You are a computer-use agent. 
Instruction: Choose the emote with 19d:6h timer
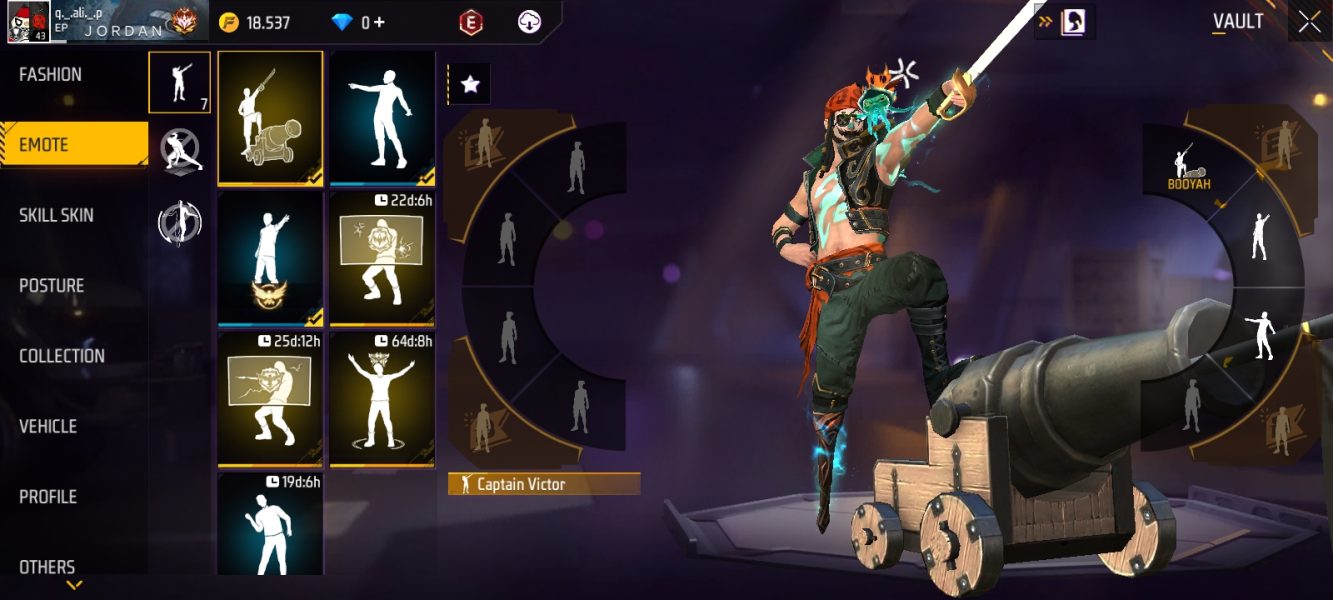(270, 523)
